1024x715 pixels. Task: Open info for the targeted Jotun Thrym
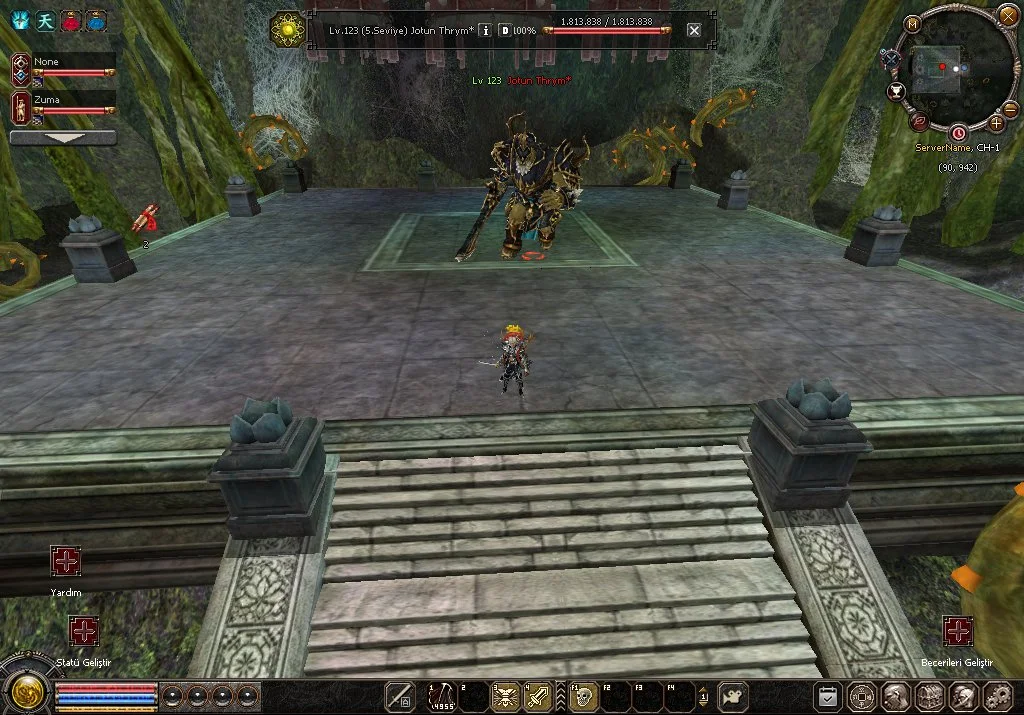click(x=485, y=30)
